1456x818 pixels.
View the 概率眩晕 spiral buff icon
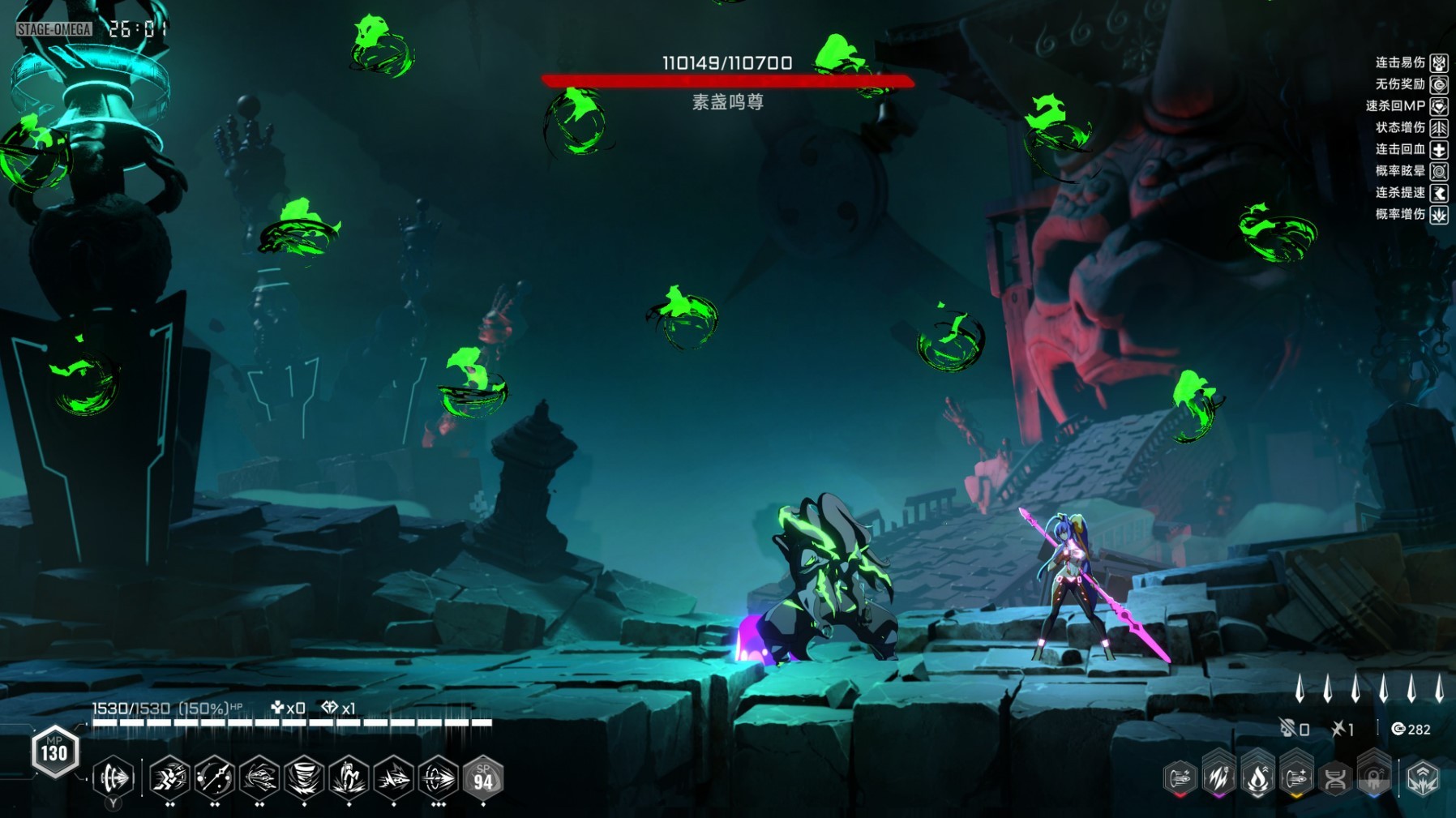1439,171
